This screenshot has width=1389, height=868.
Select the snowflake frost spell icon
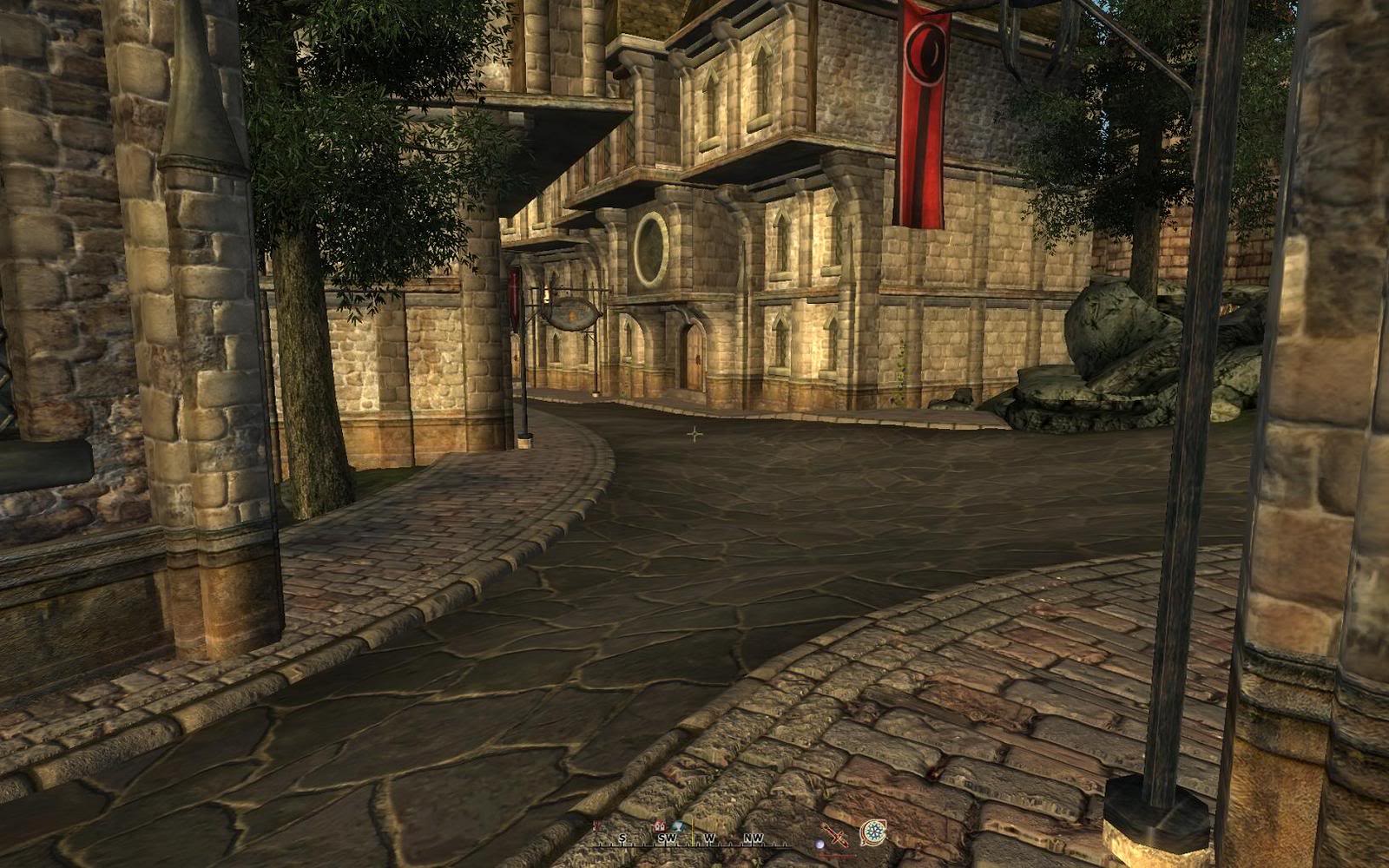click(873, 833)
